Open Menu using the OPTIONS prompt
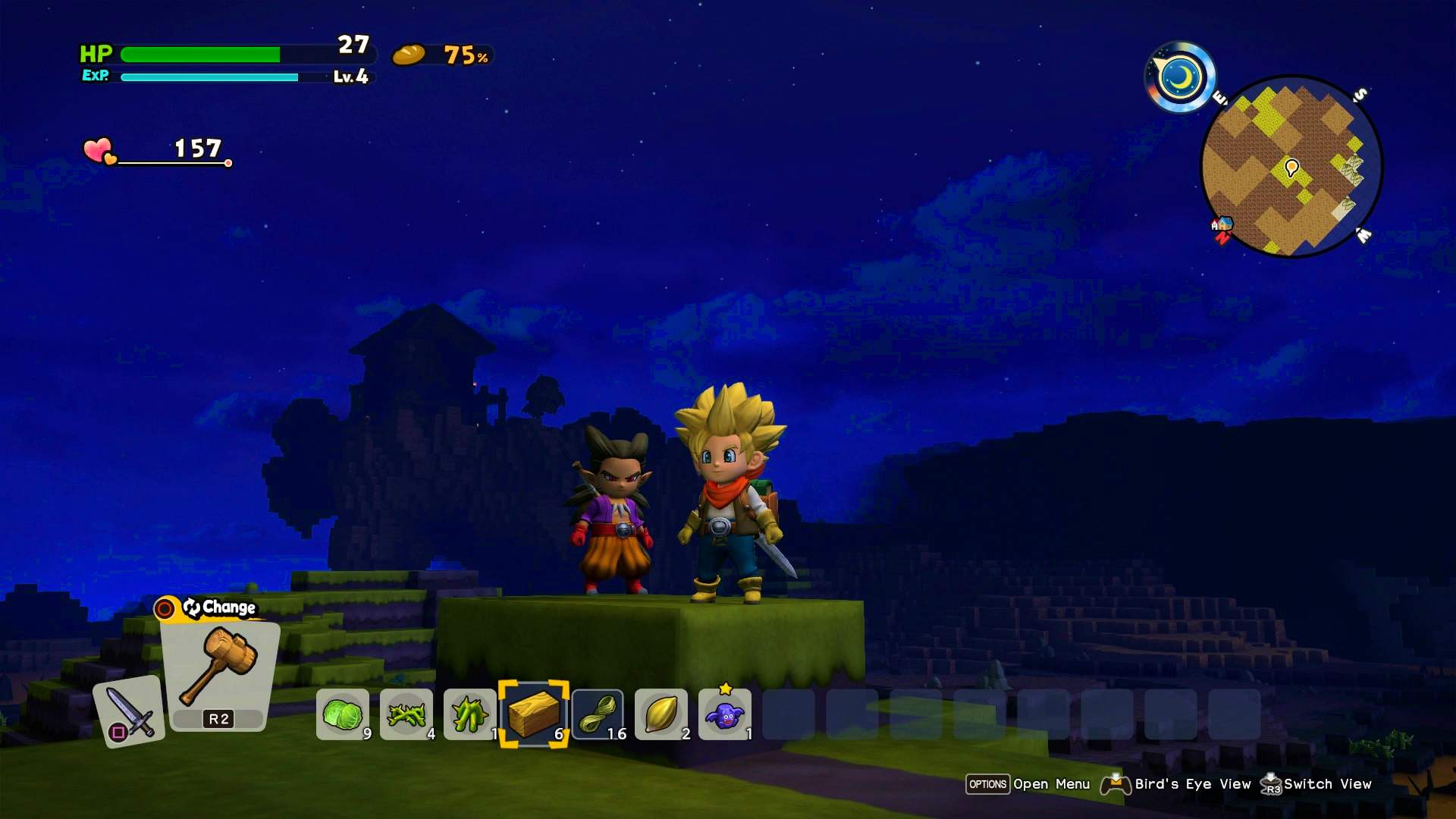The width and height of the screenshot is (1456, 819). (x=987, y=784)
